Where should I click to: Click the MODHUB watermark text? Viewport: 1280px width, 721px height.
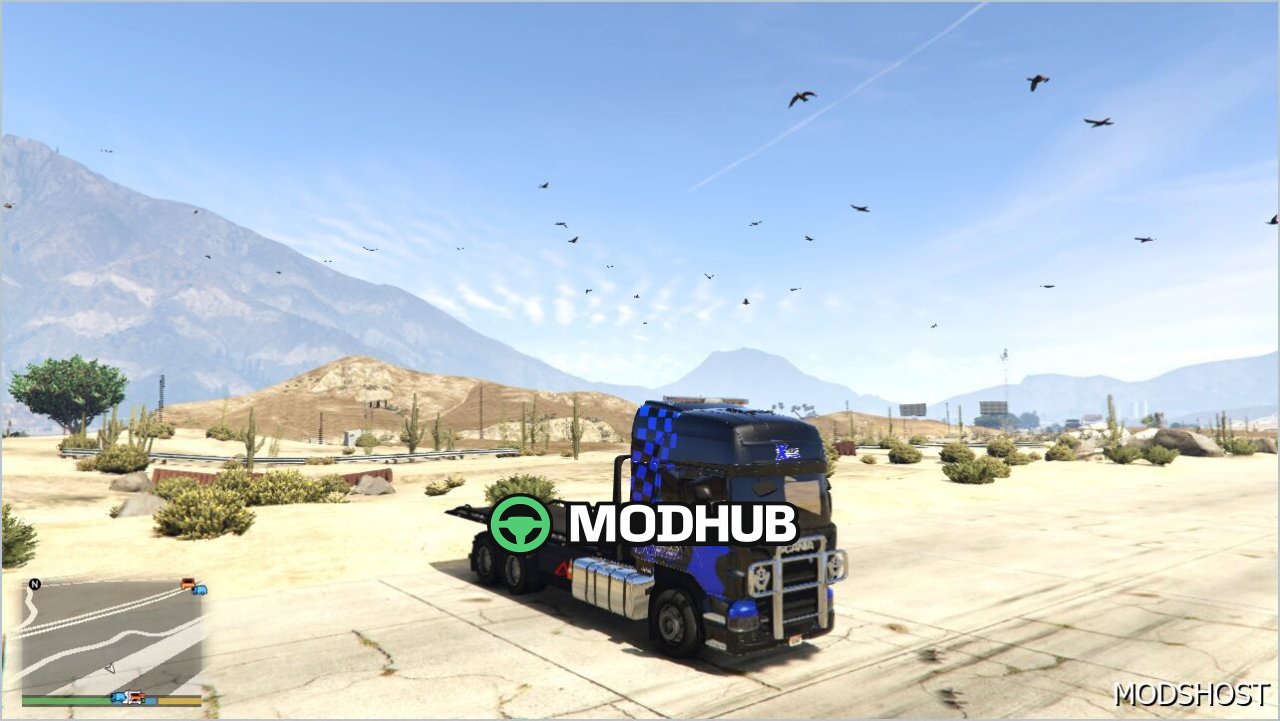point(680,520)
